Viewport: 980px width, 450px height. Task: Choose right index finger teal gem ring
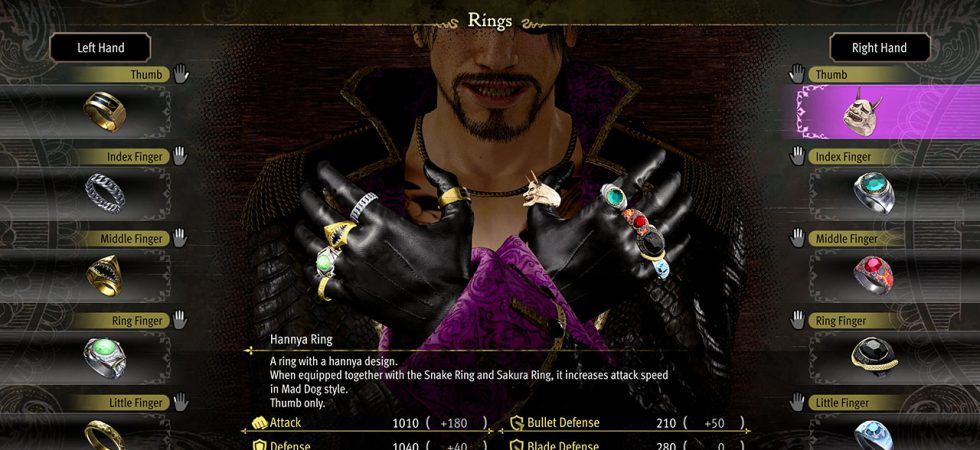click(872, 192)
